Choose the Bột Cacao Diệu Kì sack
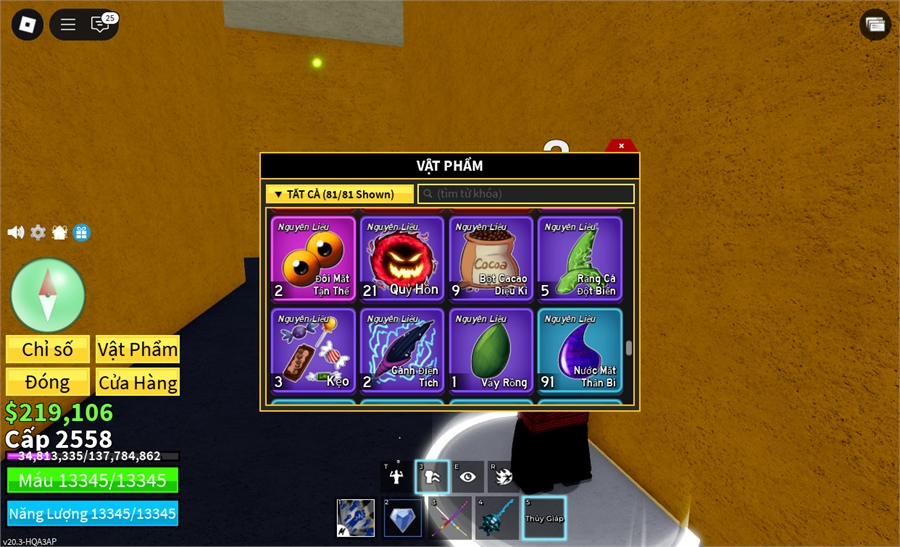This screenshot has width=900, height=547. pos(491,259)
